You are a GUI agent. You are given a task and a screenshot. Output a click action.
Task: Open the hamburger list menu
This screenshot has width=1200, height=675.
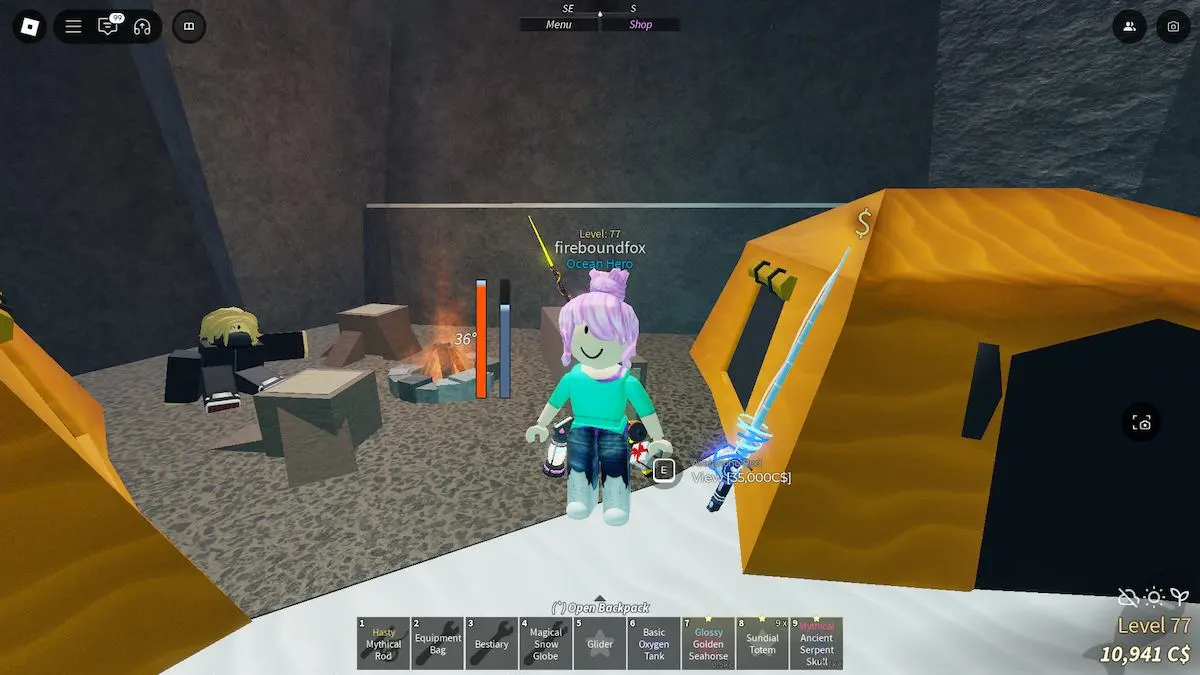73,27
